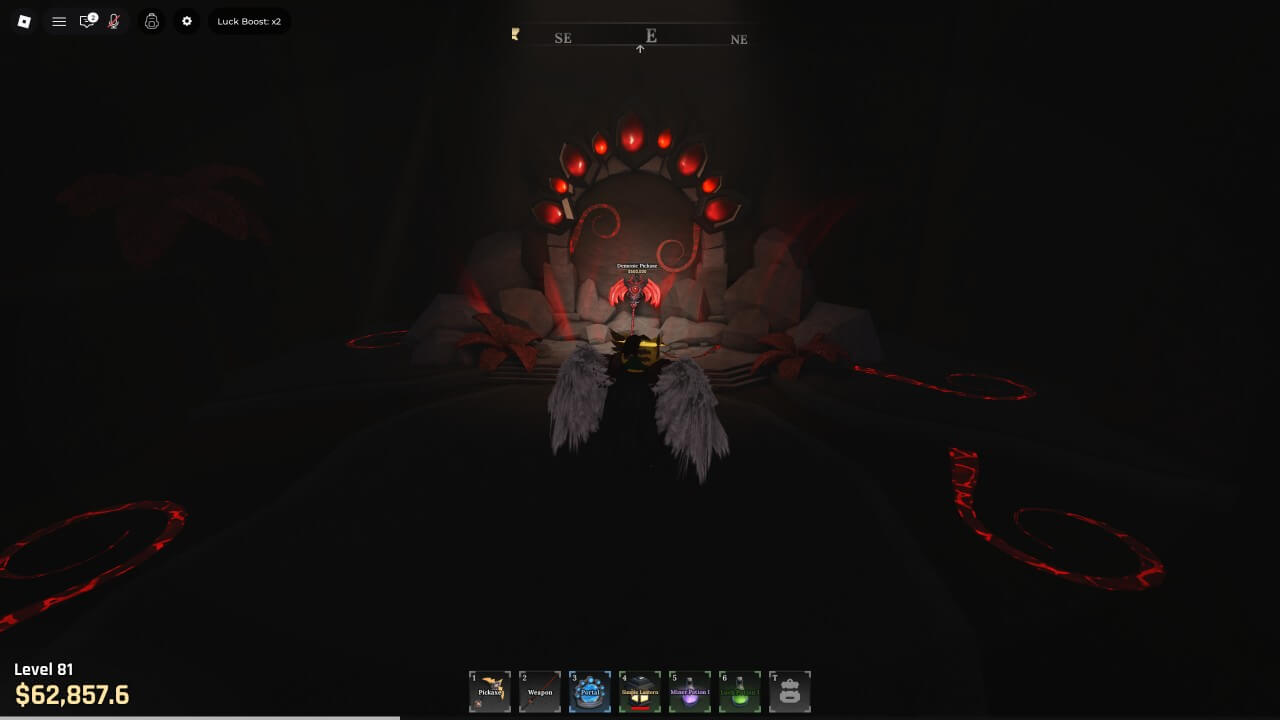
Task: Open the chat with two unread messages
Action: tap(88, 21)
